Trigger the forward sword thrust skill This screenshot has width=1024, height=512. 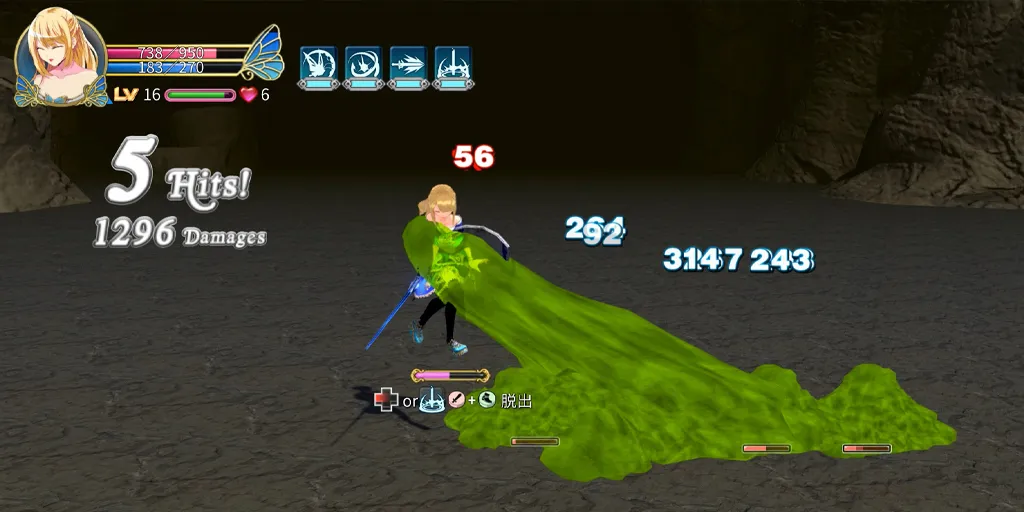click(408, 63)
